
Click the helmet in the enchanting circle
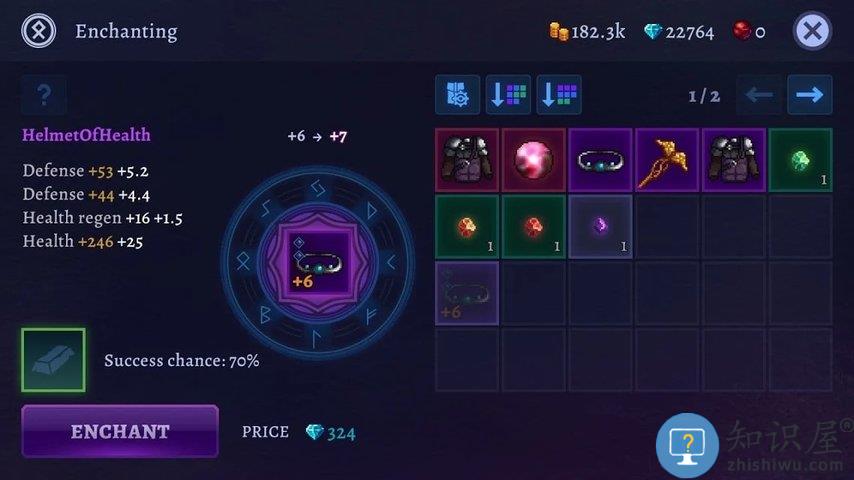318,262
